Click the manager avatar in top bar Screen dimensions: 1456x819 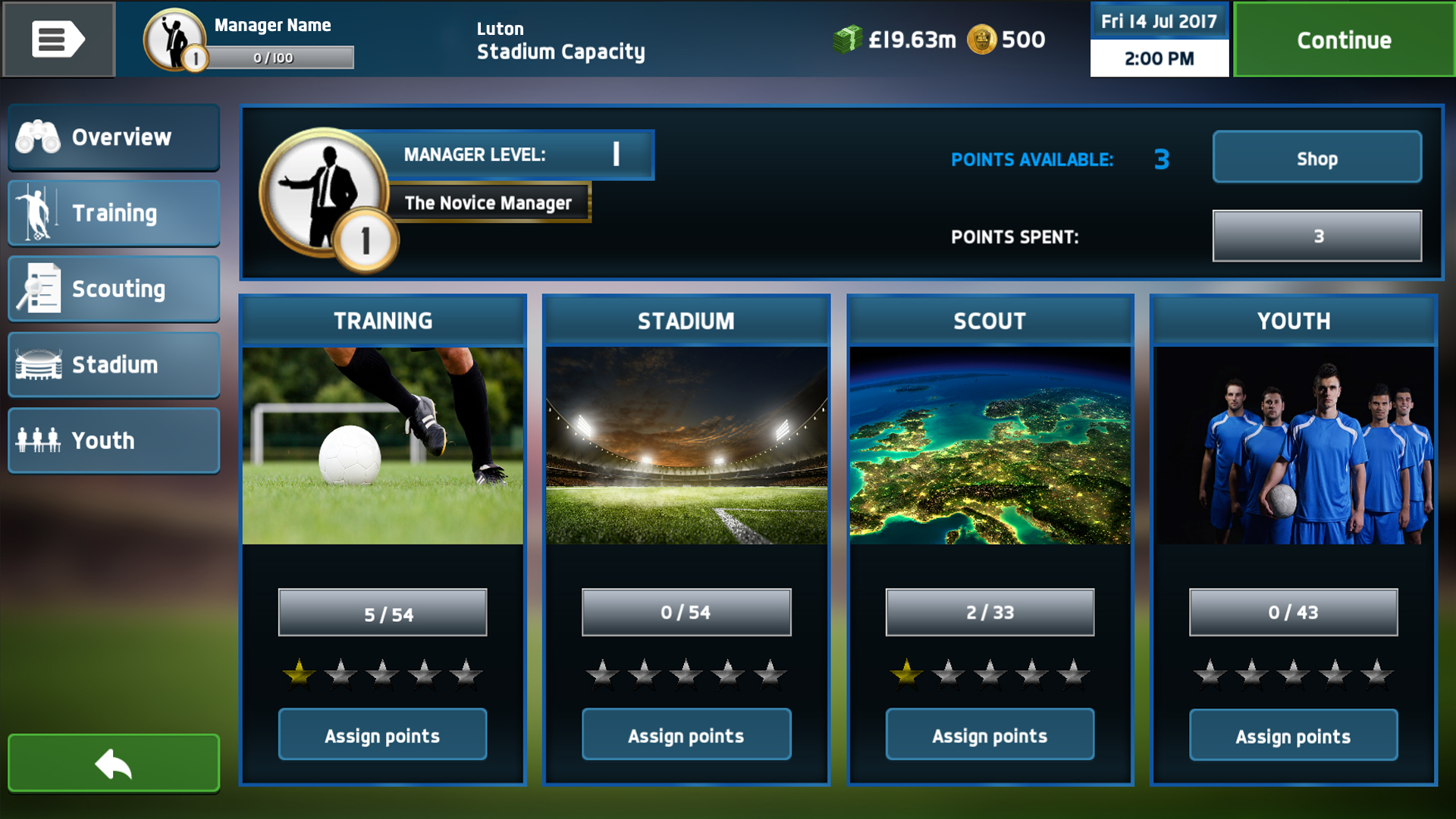pyautogui.click(x=176, y=39)
